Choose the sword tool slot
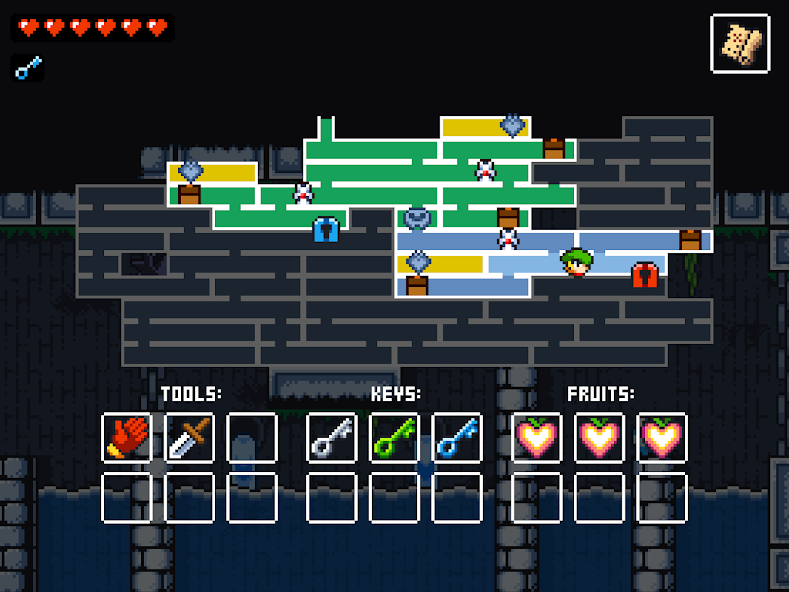 [x=189, y=438]
